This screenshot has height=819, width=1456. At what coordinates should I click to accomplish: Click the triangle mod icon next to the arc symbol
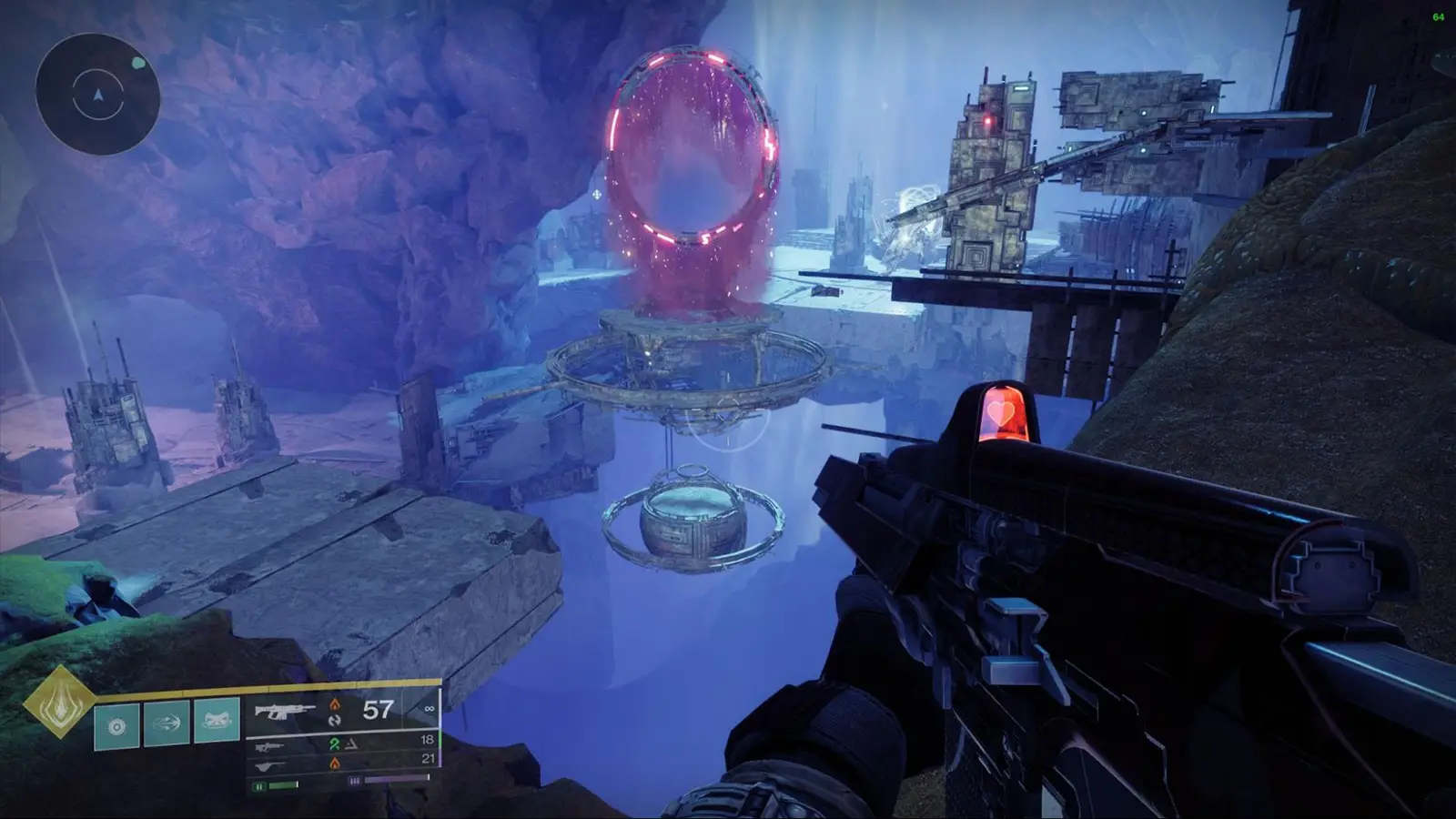pyautogui.click(x=350, y=744)
